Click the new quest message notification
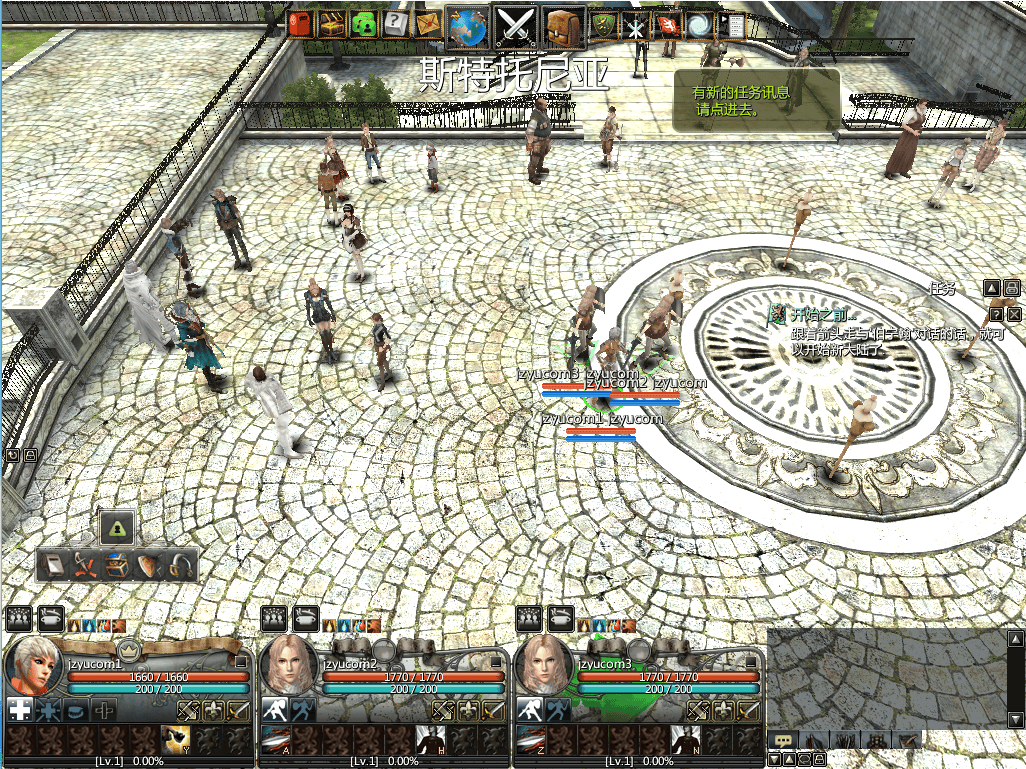The width and height of the screenshot is (1026, 769). coord(756,101)
